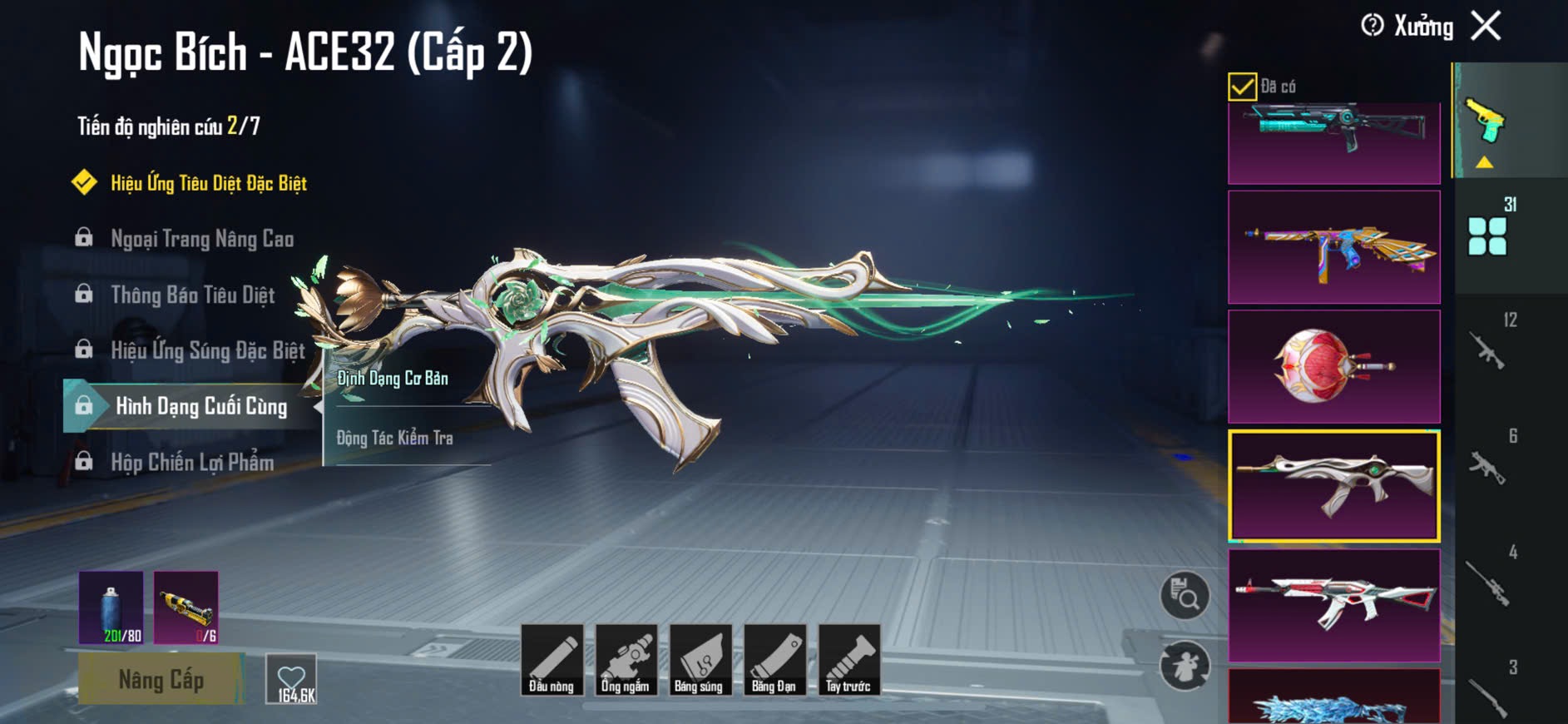Image resolution: width=1568 pixels, height=724 pixels.
Task: Switch to the all-skins grid category tab
Action: (x=1487, y=236)
